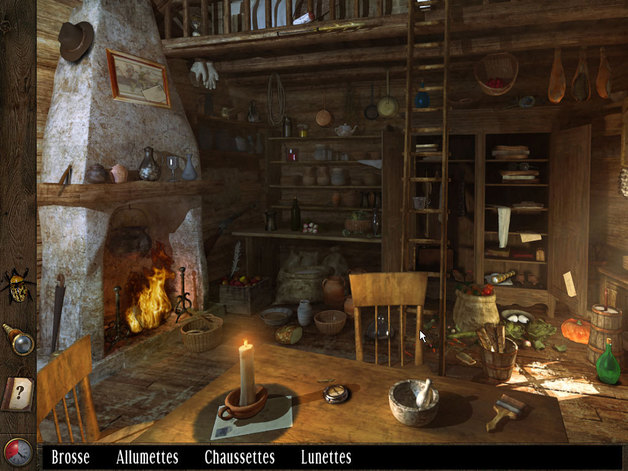Pick the Chaussettes list entry

point(239,457)
